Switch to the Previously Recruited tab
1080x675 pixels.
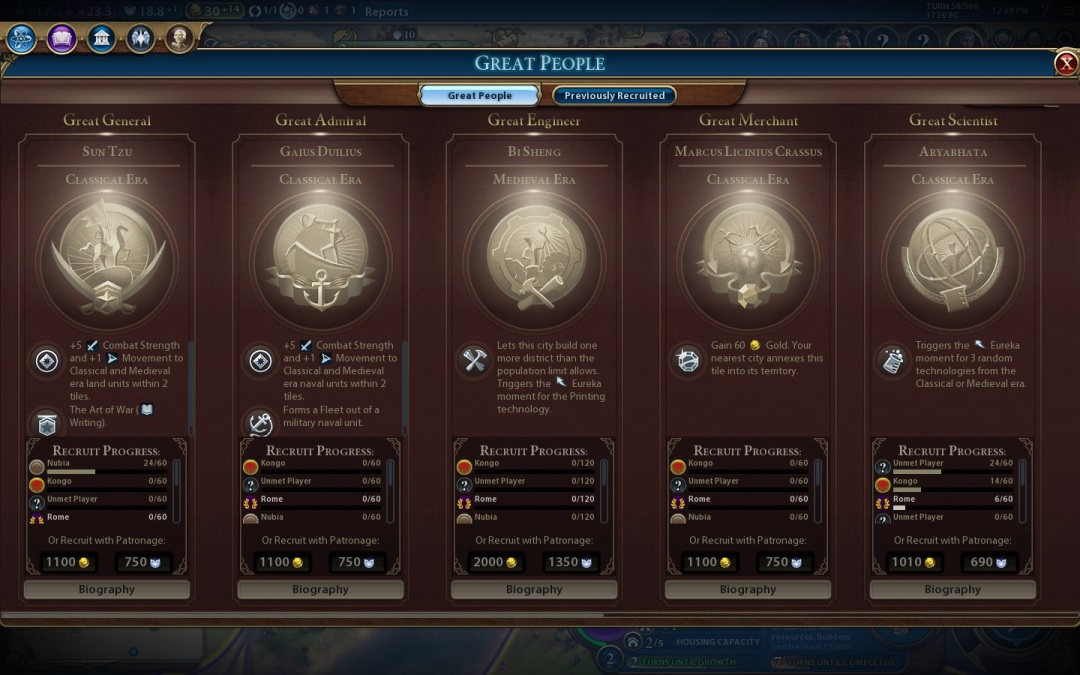(x=614, y=96)
